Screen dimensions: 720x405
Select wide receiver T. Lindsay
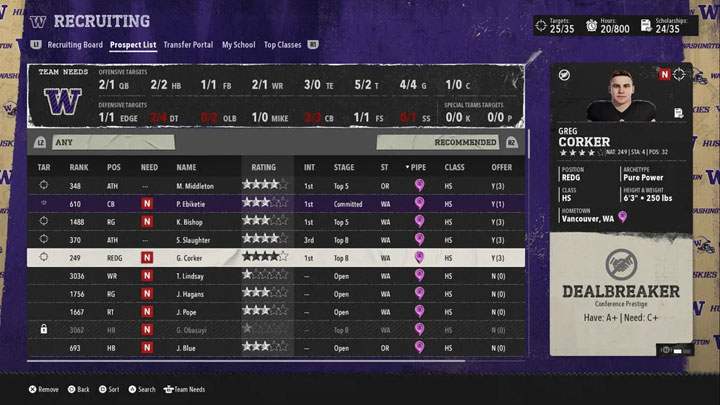[194, 276]
